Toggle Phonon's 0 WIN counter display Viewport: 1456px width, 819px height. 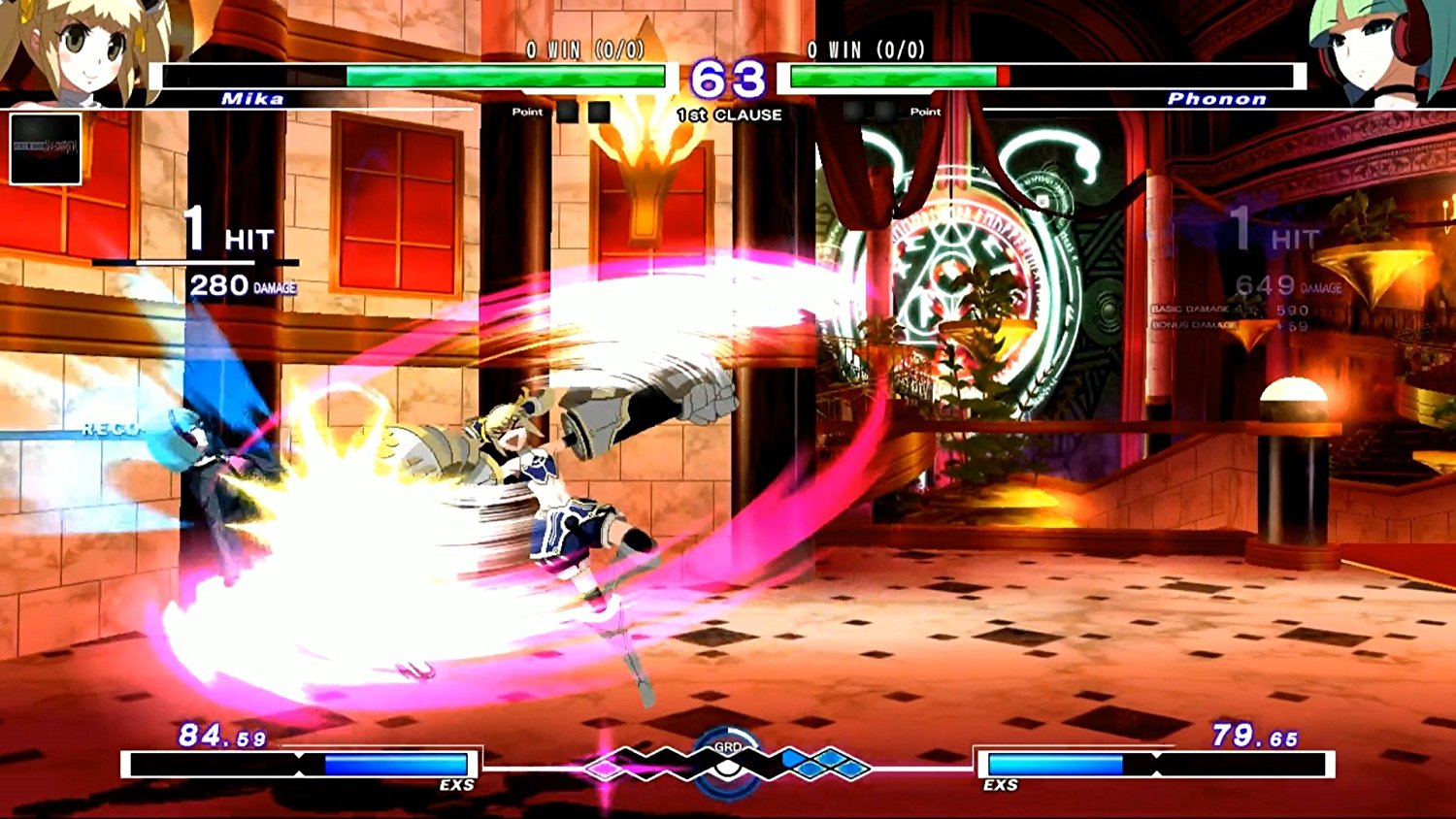coord(864,49)
